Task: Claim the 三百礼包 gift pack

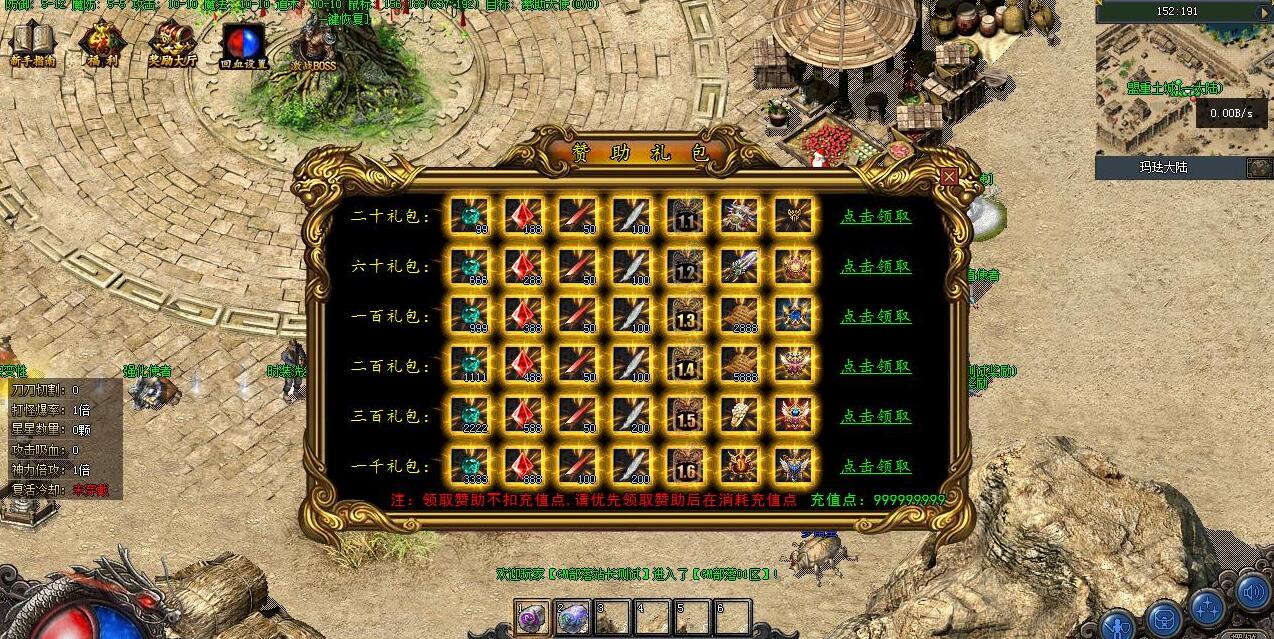Action: (x=875, y=416)
